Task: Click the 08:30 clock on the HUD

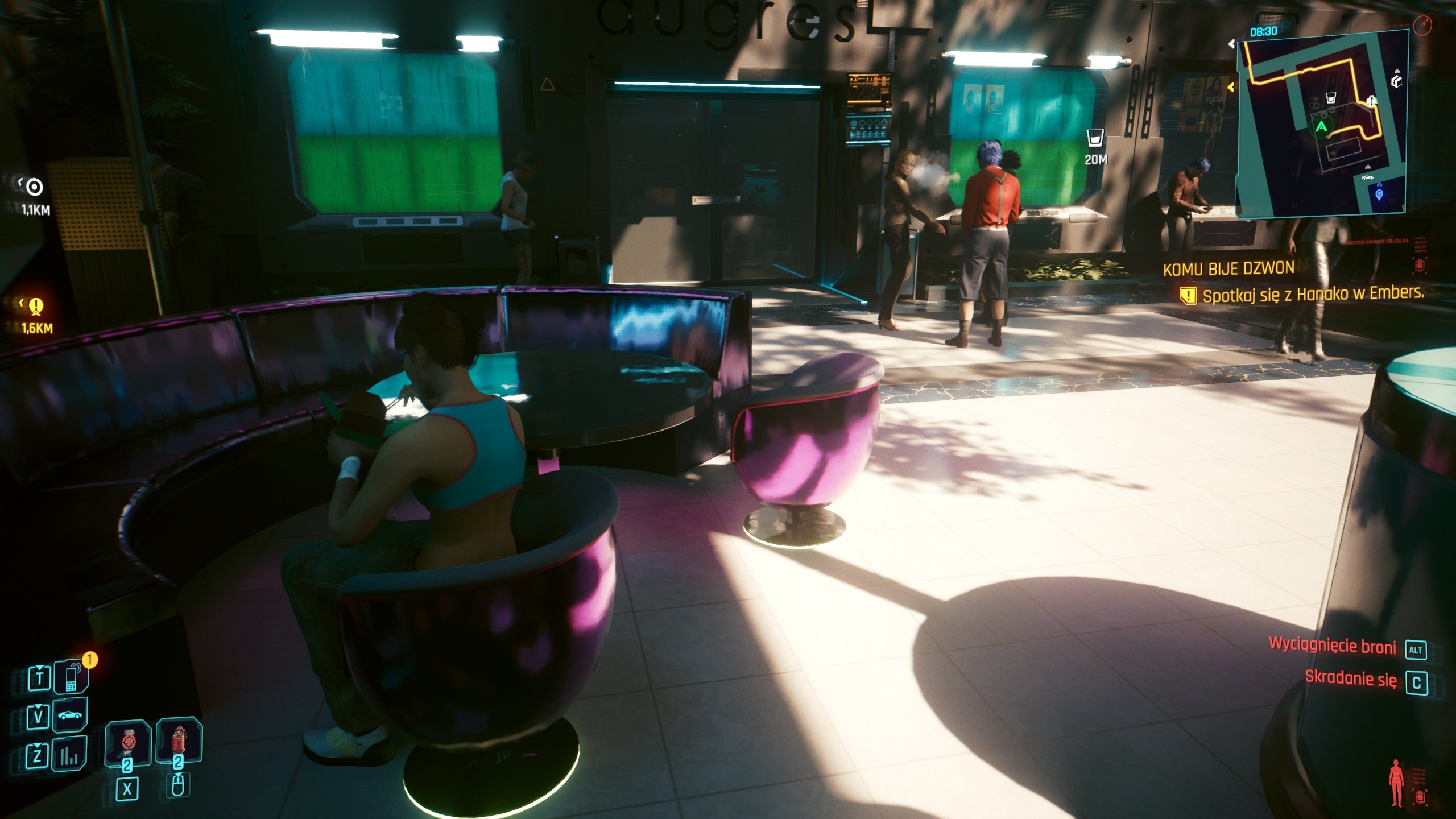Action: click(1264, 32)
